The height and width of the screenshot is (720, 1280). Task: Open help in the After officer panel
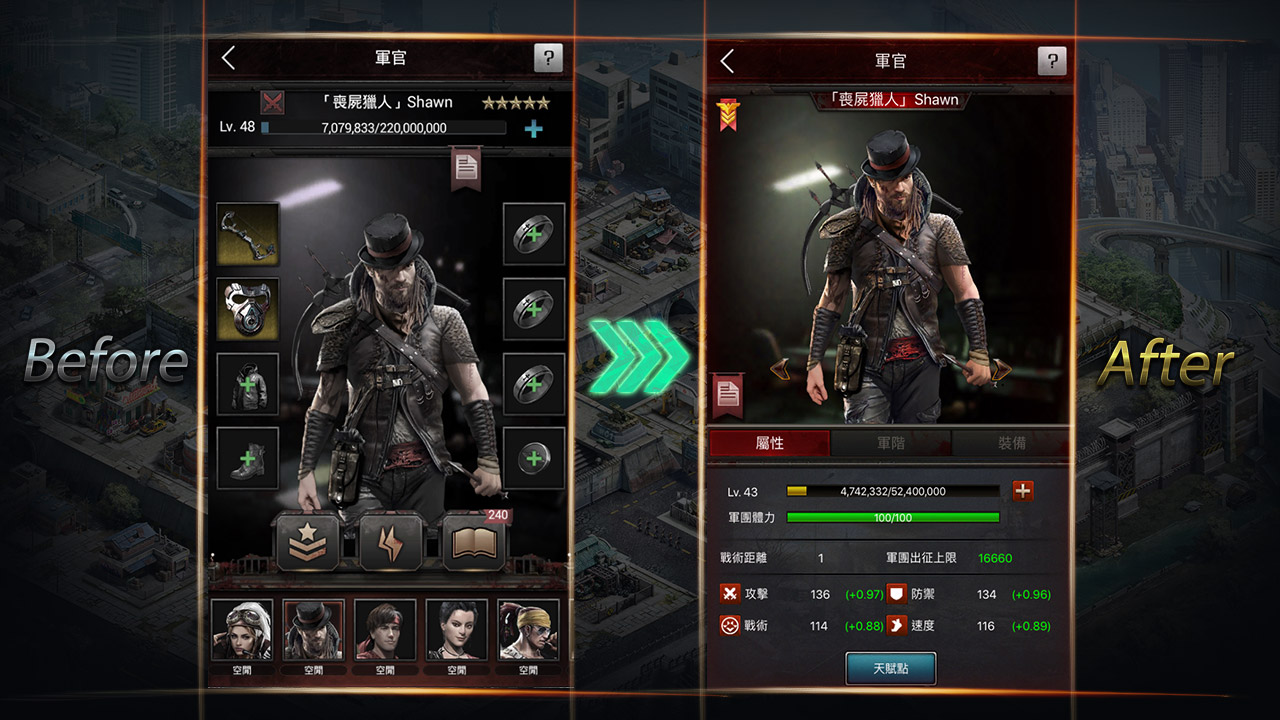coord(1051,61)
